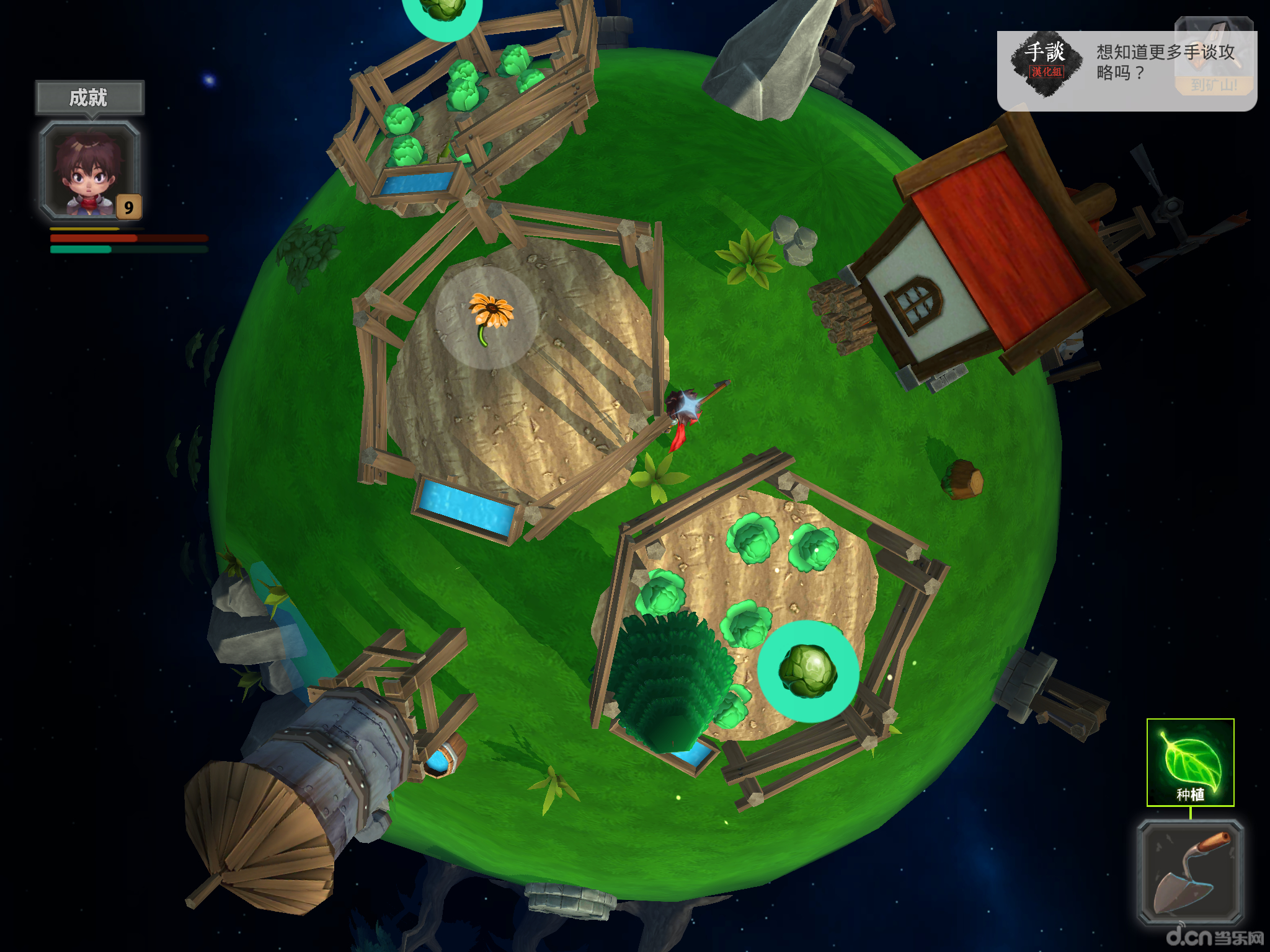The width and height of the screenshot is (1270, 952).
Task: Open the 手谈汉化组 strategy guide banner
Action: point(1126,71)
